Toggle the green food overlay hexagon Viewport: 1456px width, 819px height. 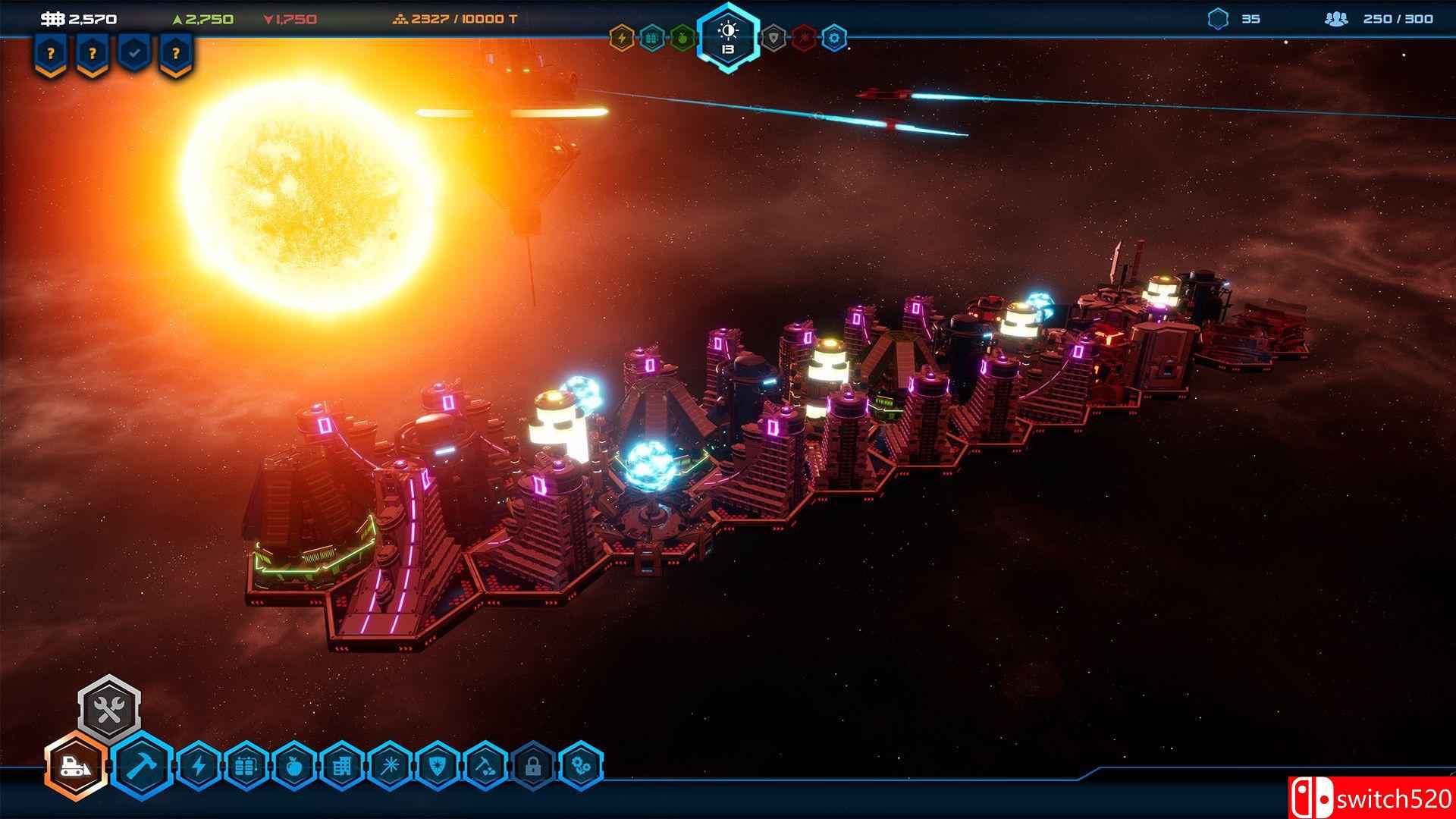coord(680,36)
